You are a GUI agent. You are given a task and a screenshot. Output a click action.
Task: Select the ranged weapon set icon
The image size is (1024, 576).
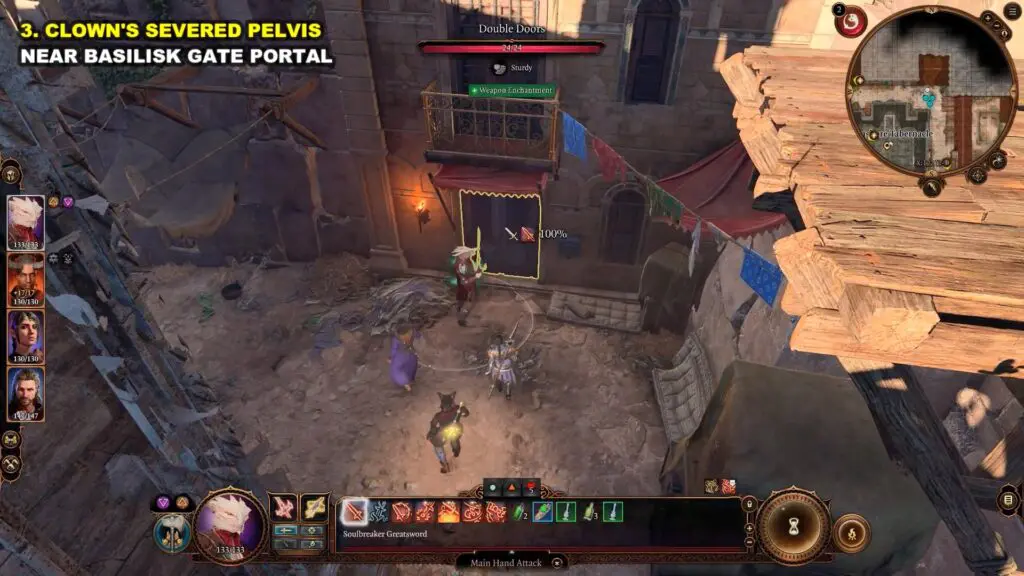pos(314,508)
